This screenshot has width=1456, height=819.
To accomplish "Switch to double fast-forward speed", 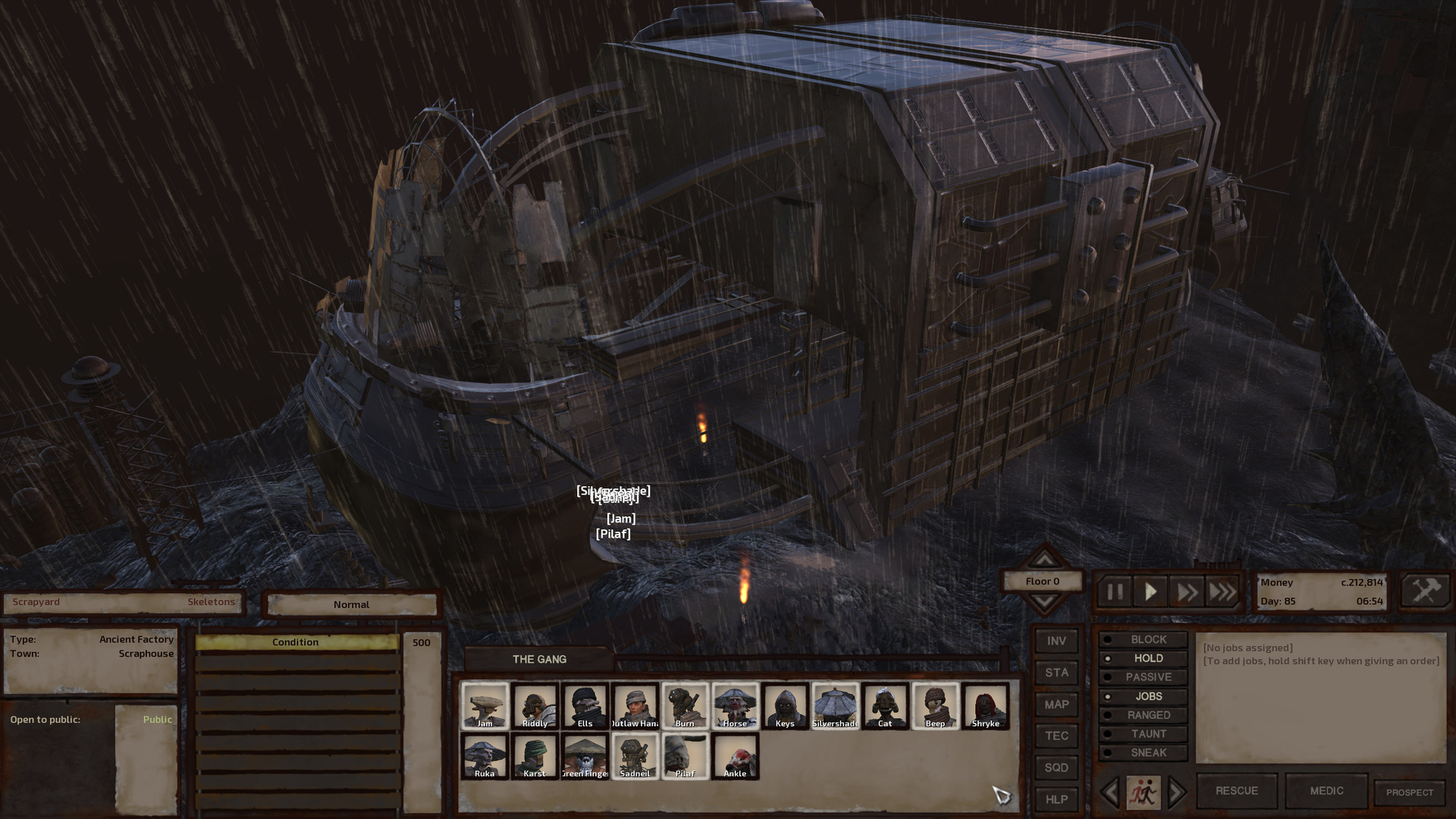I will [x=1187, y=591].
